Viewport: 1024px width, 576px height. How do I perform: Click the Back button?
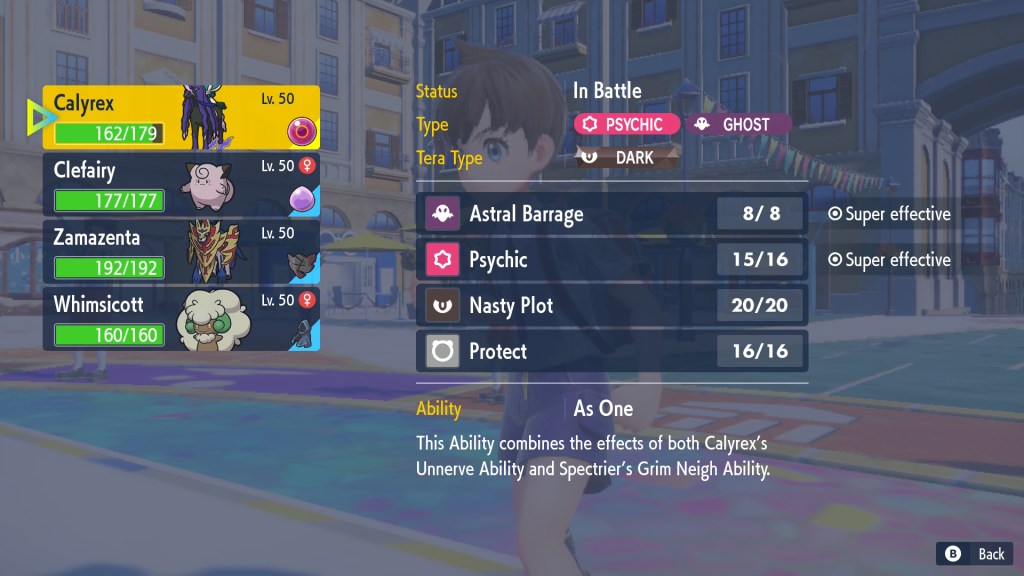(x=975, y=554)
